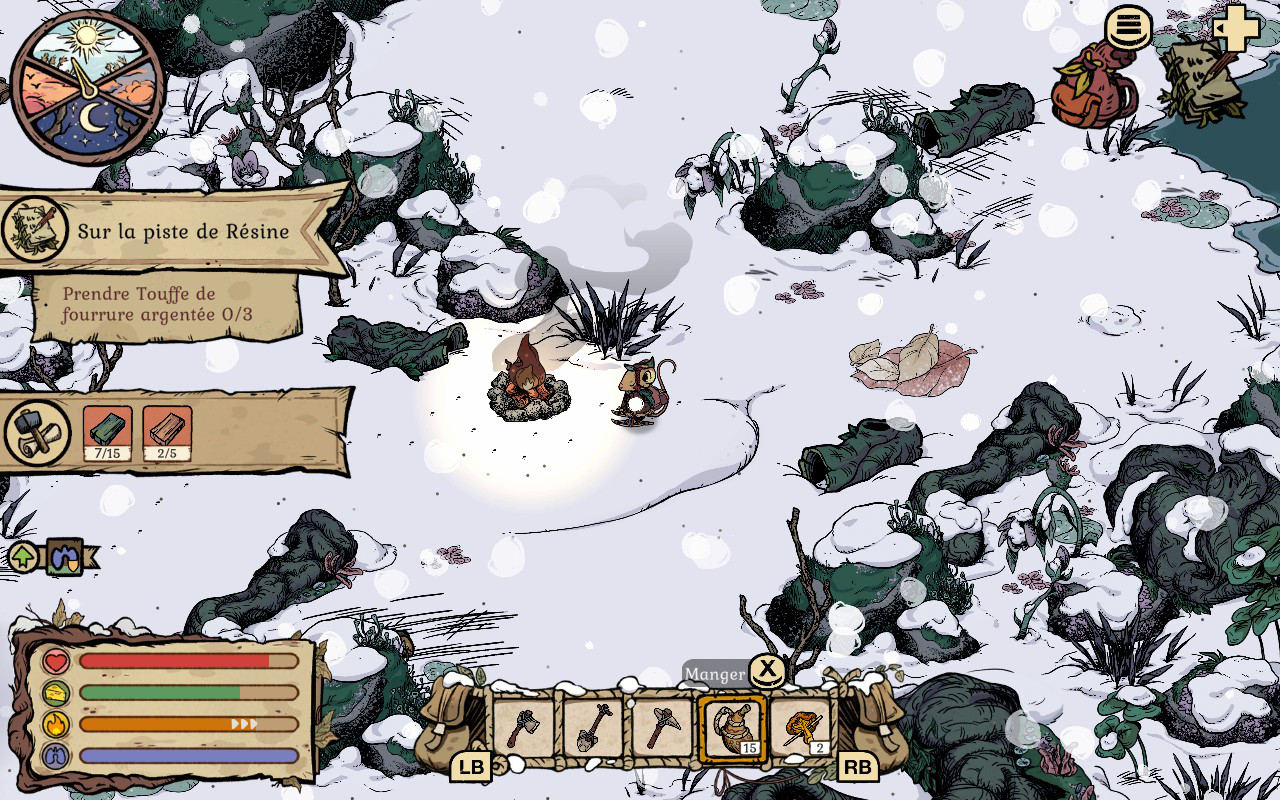This screenshot has height=800, width=1280.
Task: Pick the orange mushroom skewer slot
Action: coord(802,727)
